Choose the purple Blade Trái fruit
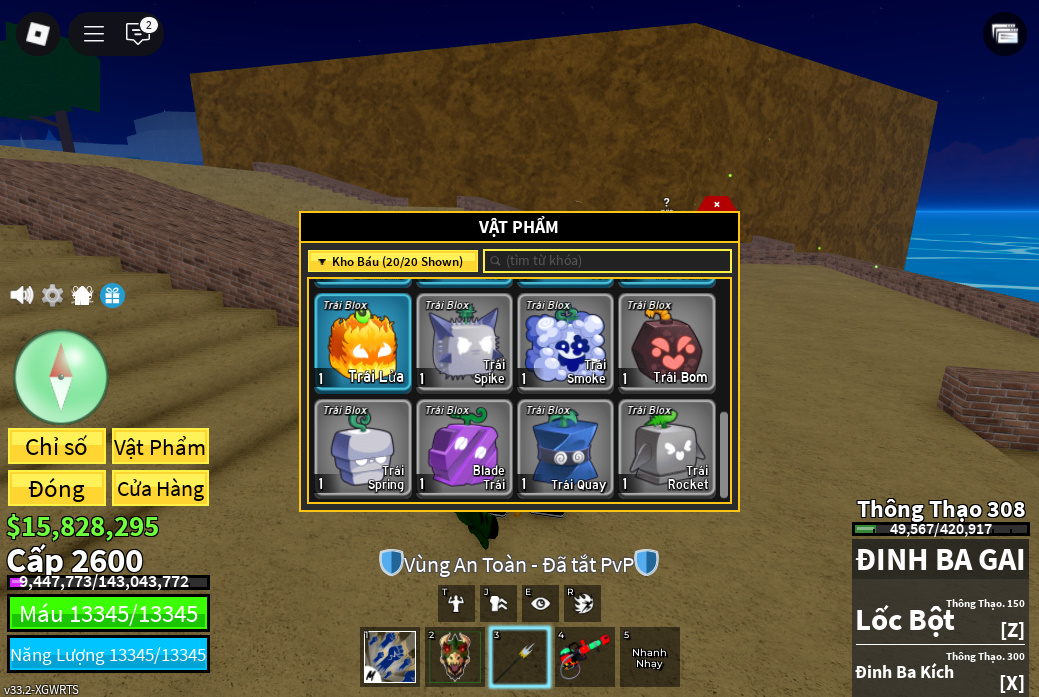The image size is (1039, 697). 464,447
